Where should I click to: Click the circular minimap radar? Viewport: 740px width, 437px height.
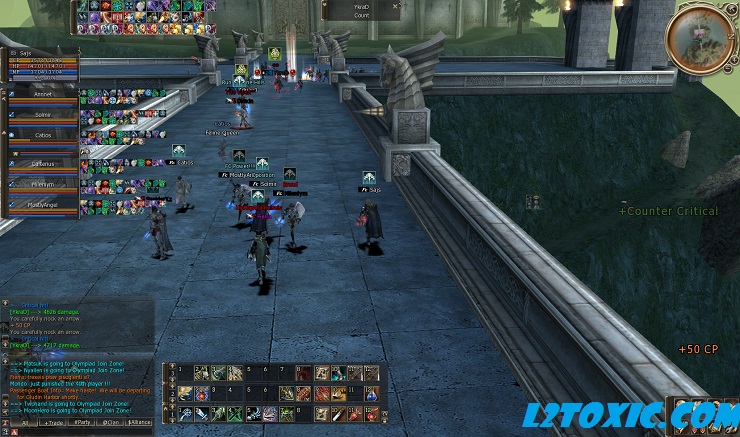tap(700, 39)
